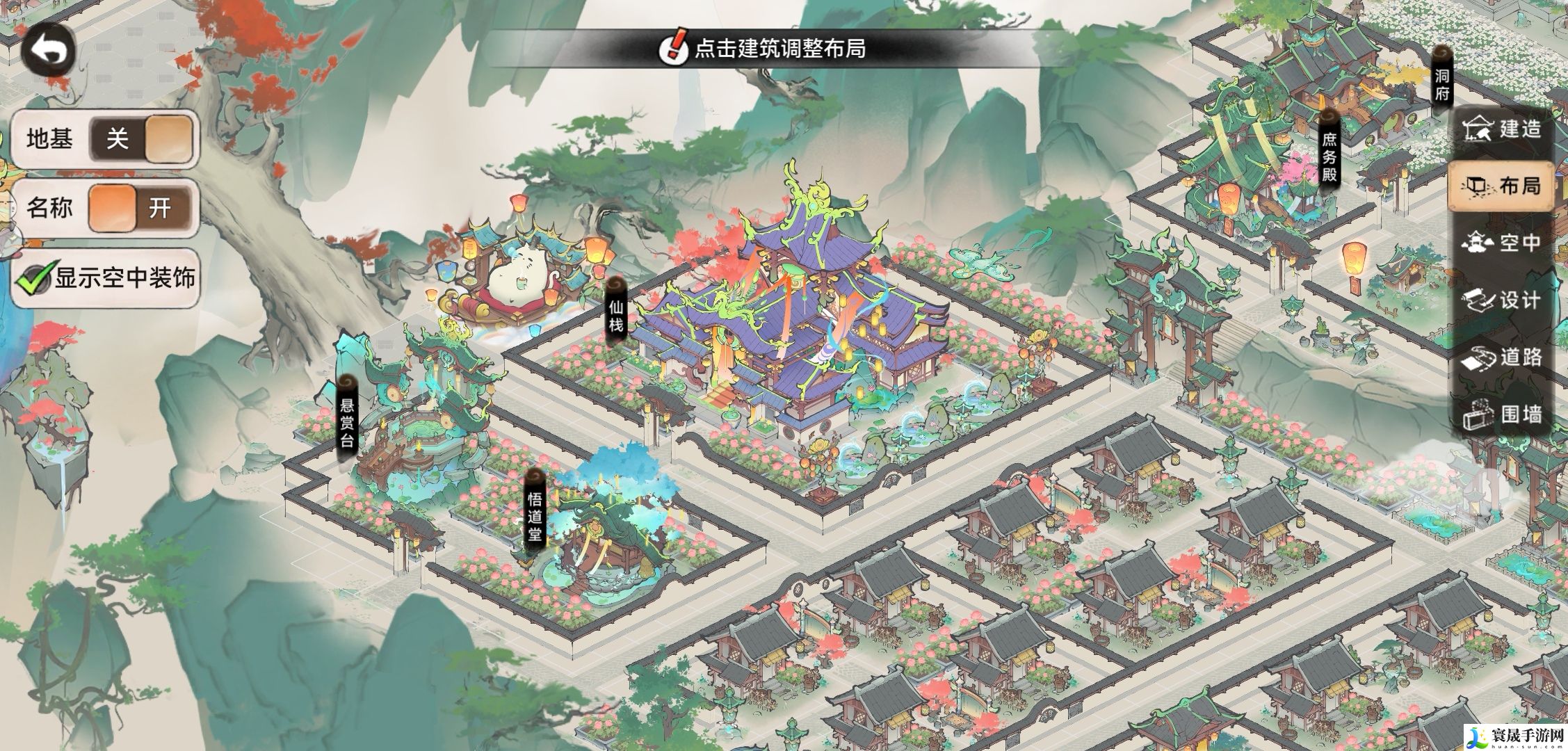Switch to the 空中 aerial tab

pos(1503,243)
